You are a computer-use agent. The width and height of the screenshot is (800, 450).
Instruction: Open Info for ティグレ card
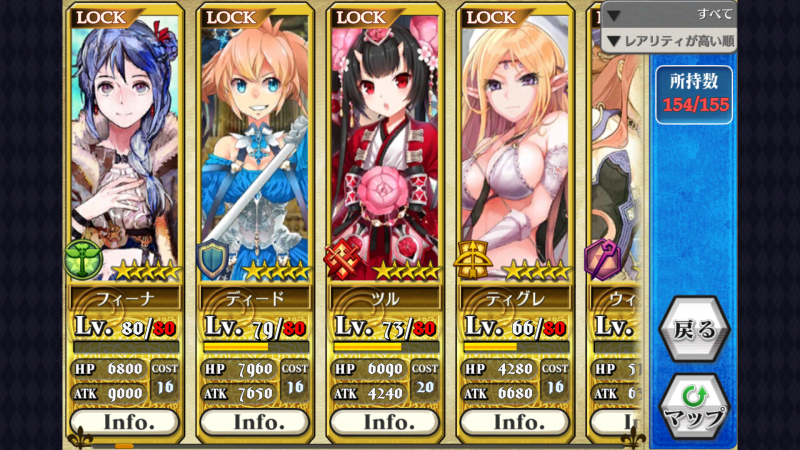pyautogui.click(x=516, y=422)
